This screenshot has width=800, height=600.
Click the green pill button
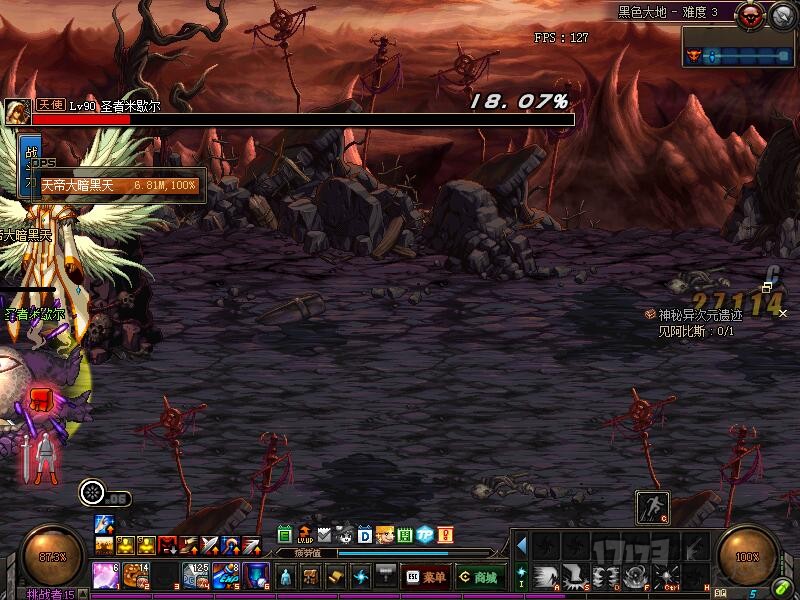tap(780, 587)
